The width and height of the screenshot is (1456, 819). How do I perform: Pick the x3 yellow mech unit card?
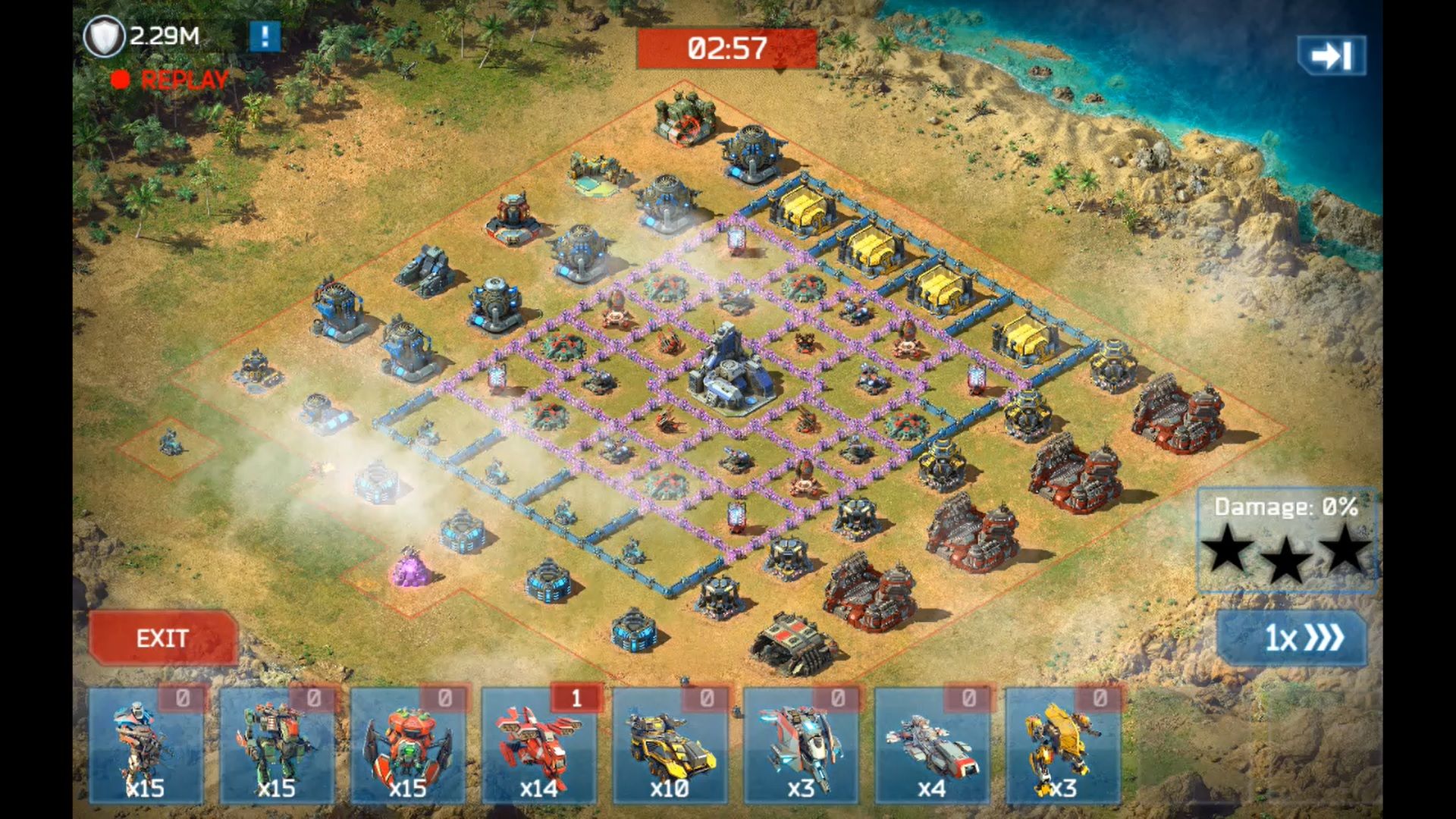[x=1063, y=746]
